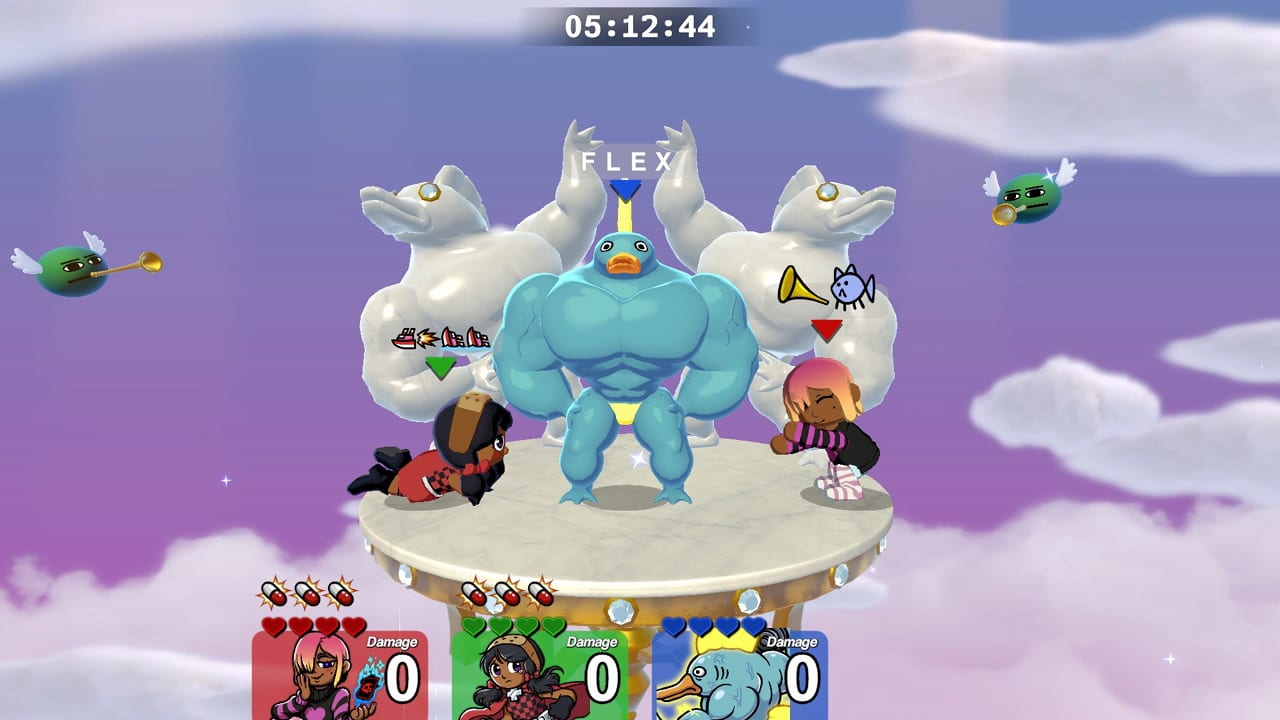
Task: Click the battleship emblem above the green player
Action: click(x=440, y=336)
